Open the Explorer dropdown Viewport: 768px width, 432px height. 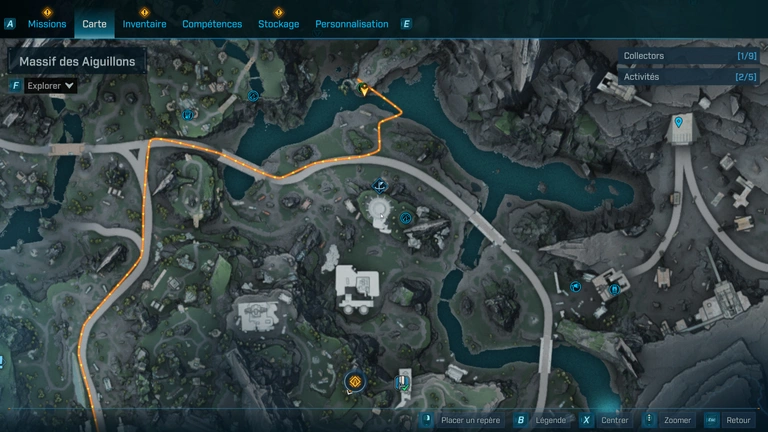click(x=50, y=86)
